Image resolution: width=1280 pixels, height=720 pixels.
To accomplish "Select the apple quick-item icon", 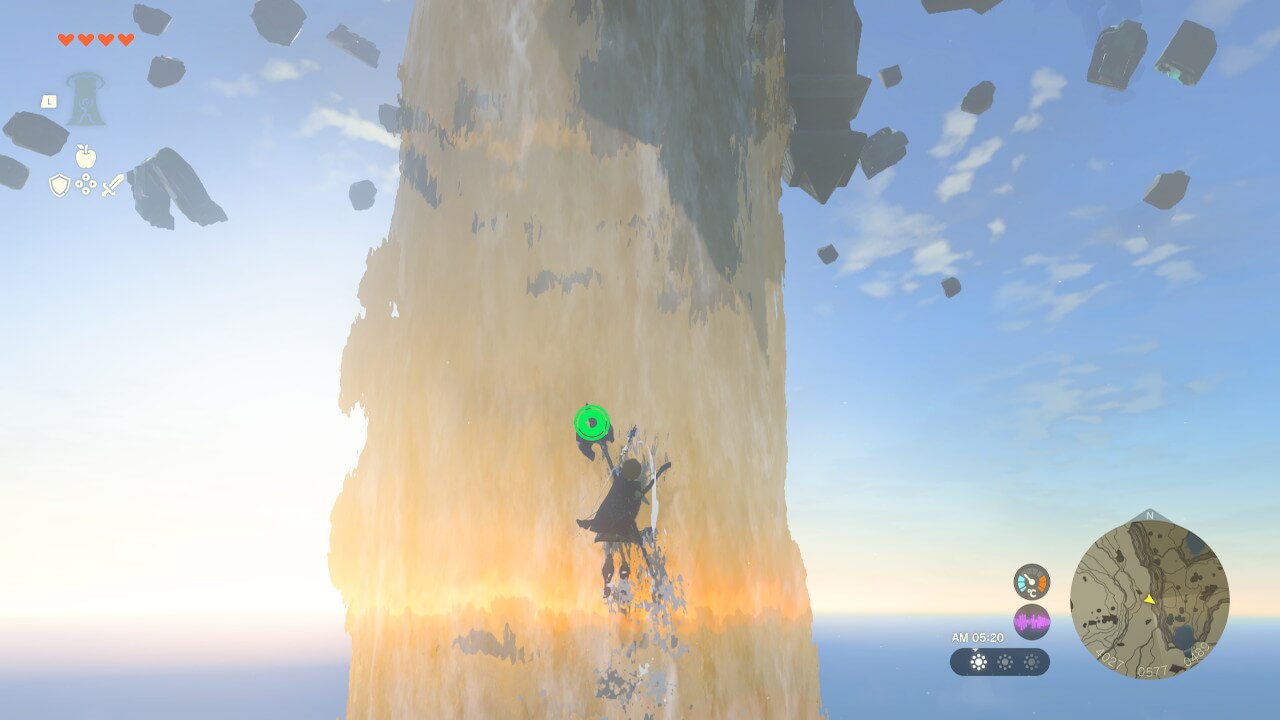I will 86,156.
